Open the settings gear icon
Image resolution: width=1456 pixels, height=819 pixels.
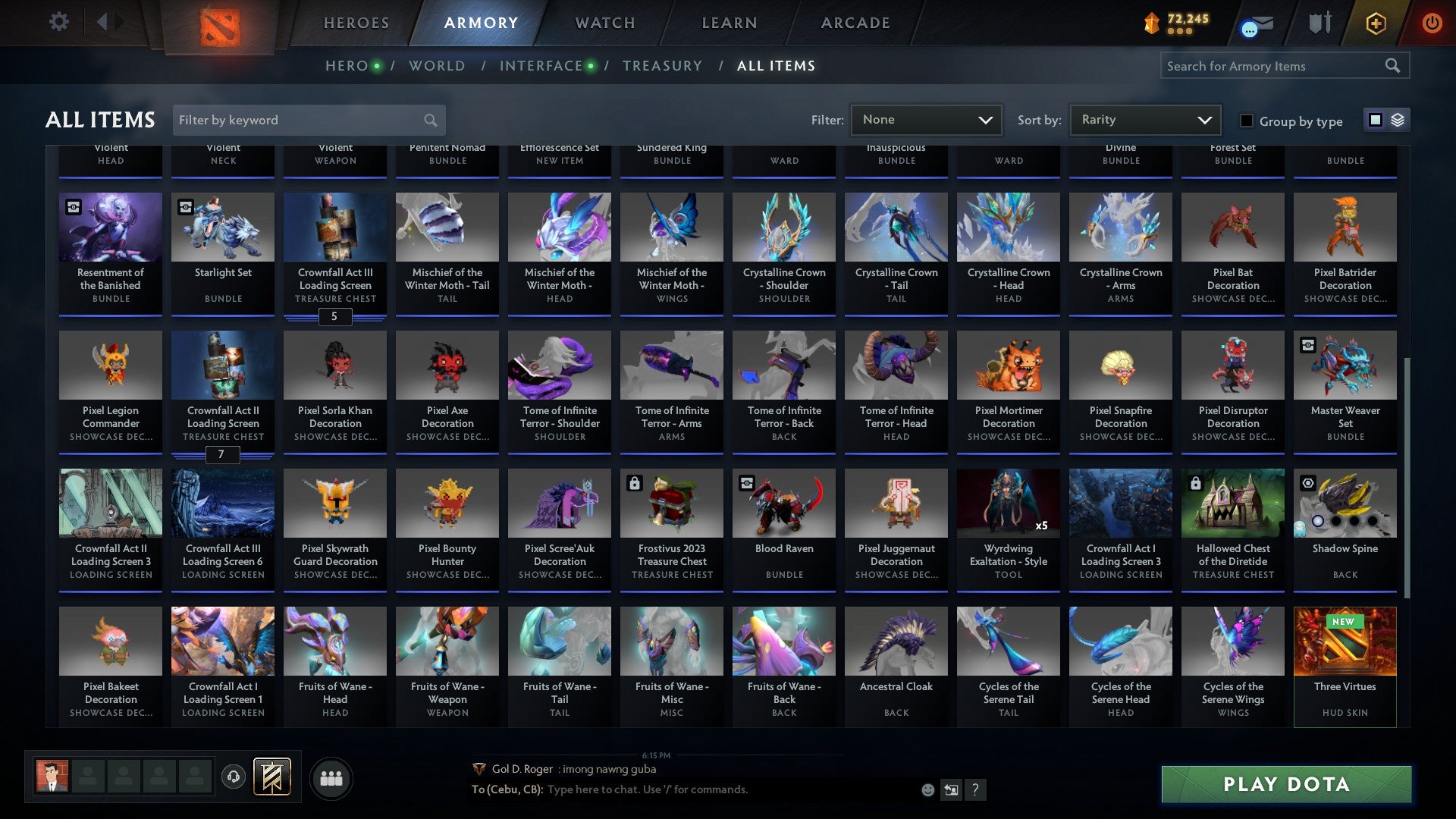58,21
